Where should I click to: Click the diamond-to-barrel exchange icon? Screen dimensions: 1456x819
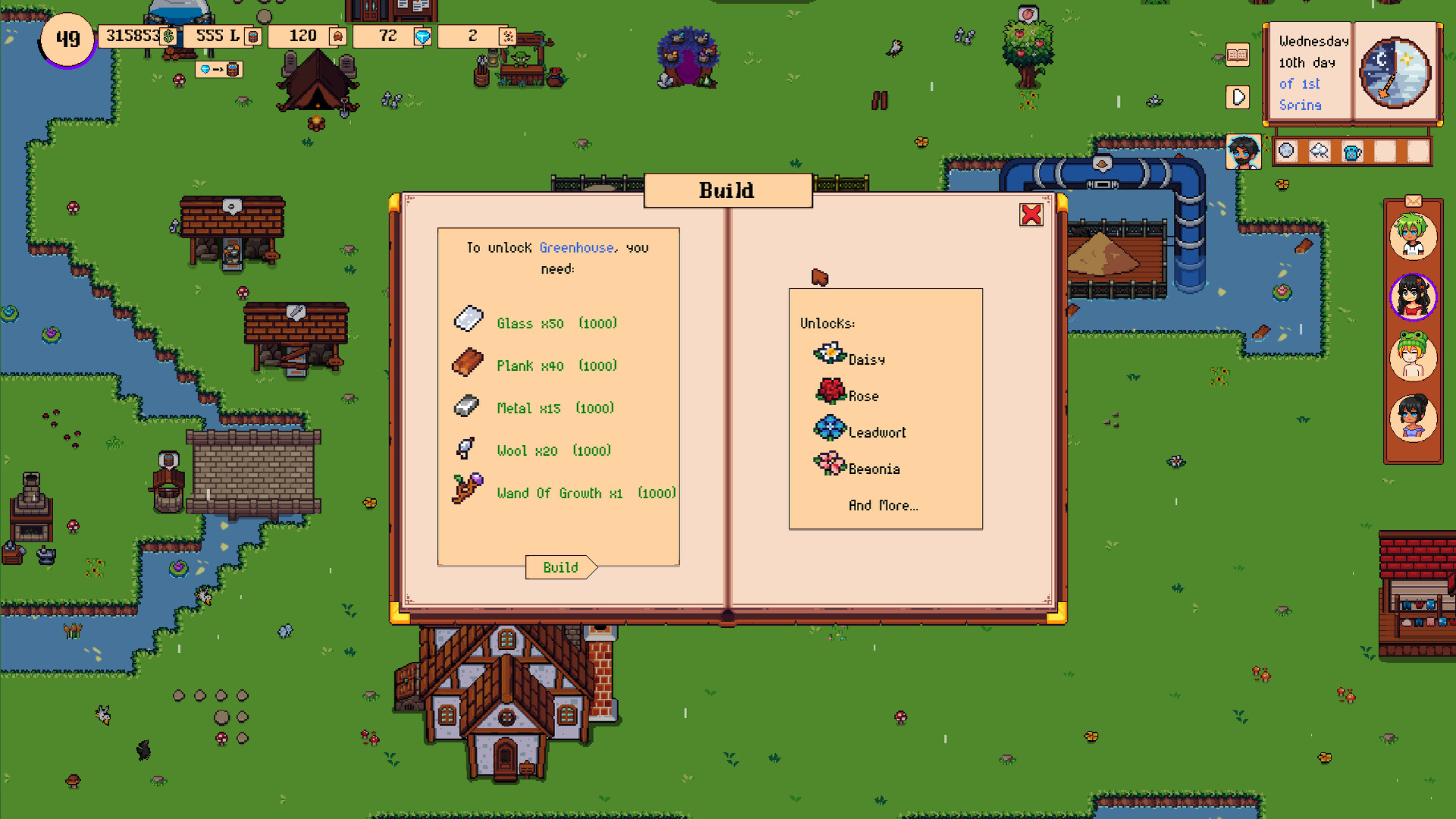[x=219, y=69]
